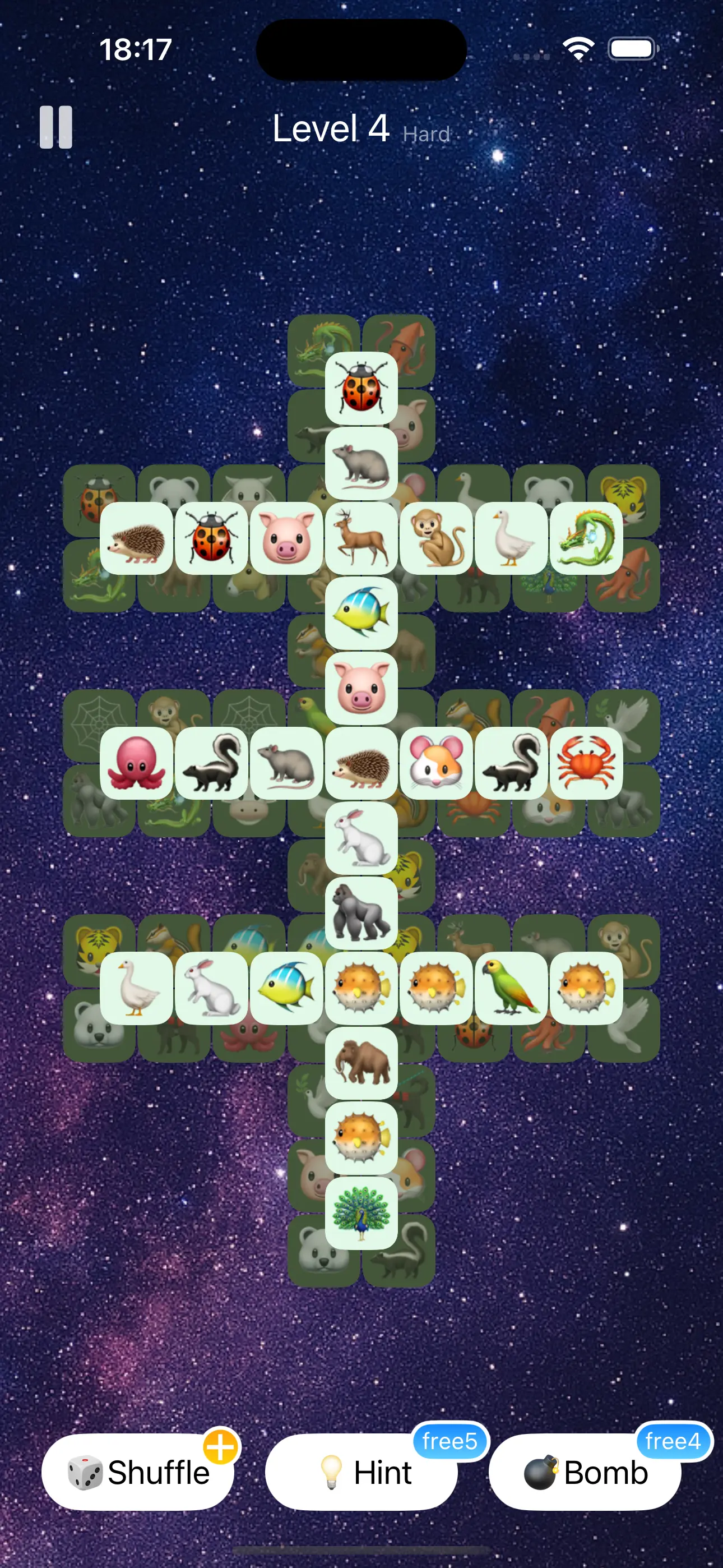Select the green dragon tile on the right
Viewport: 723px width, 1568px height.
coord(587,542)
